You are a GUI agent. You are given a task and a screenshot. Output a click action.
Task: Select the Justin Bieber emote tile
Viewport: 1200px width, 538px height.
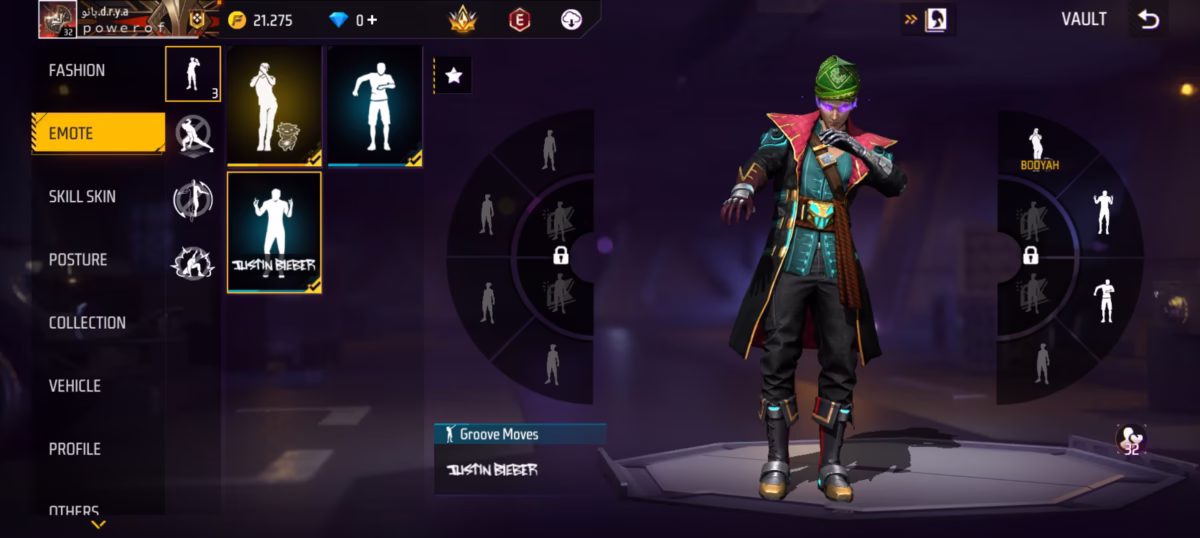coord(274,233)
